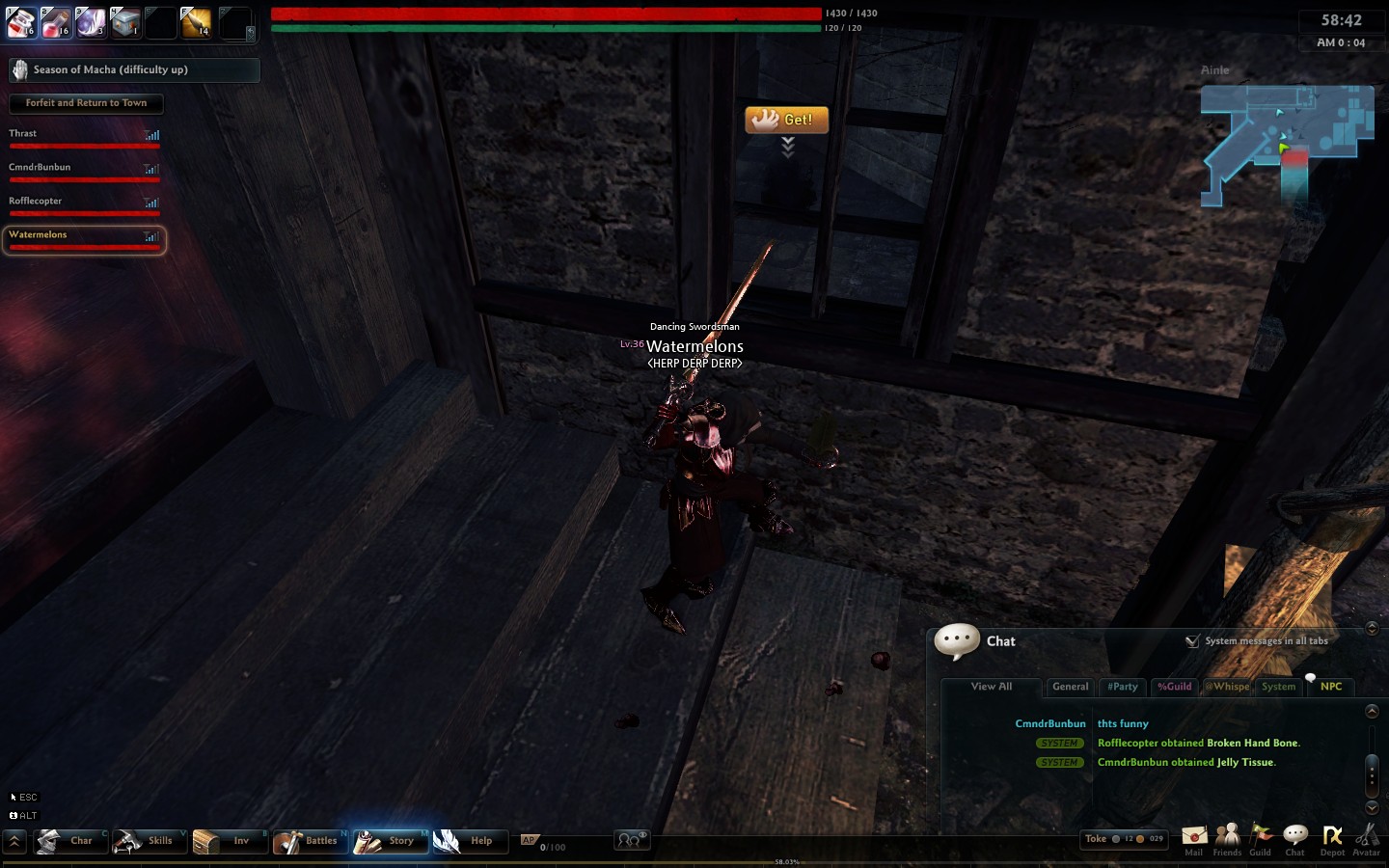The image size is (1389, 868).
Task: Switch to the %Guild chat tab
Action: tap(1174, 687)
